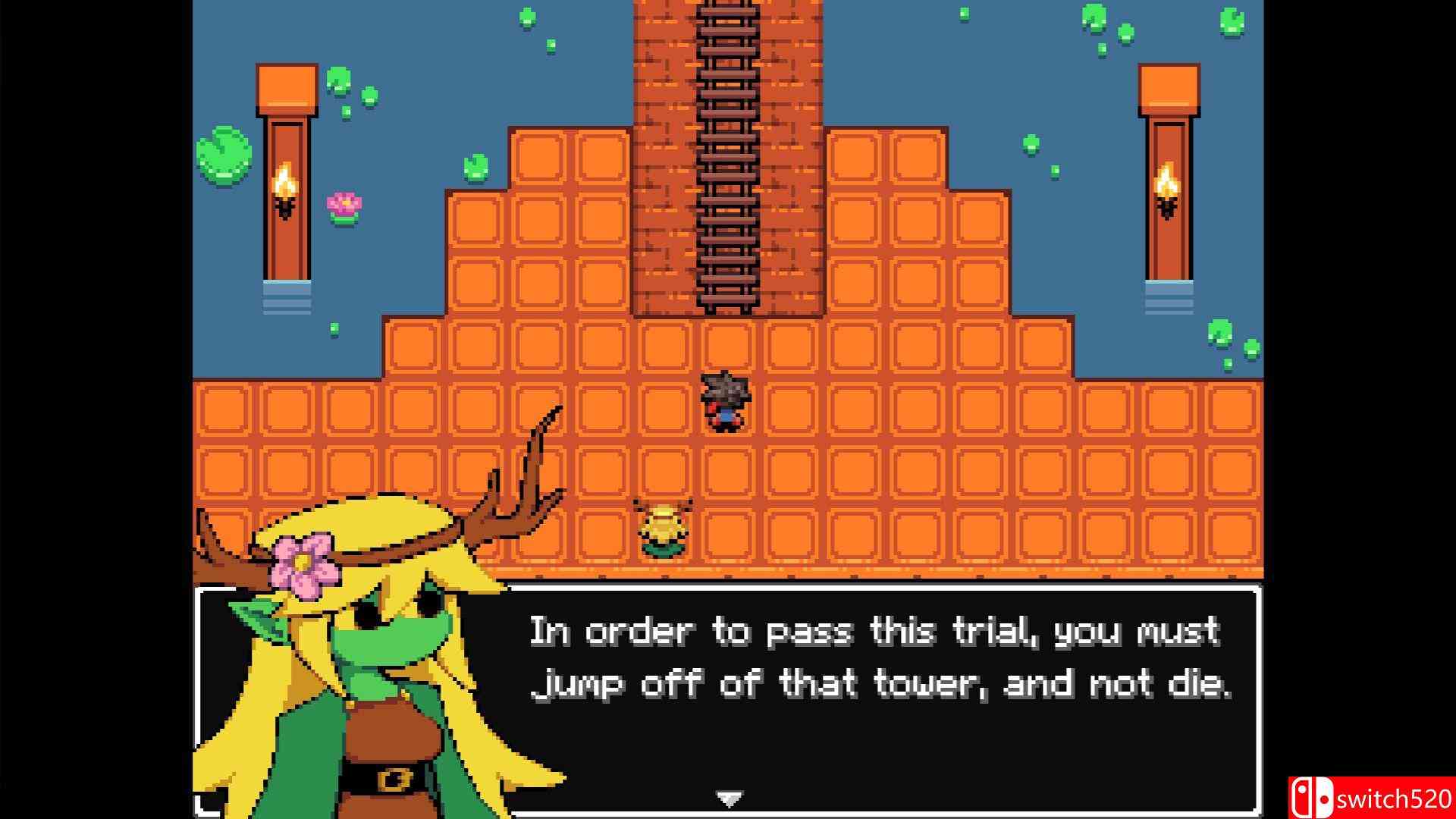Click the wooden ladder on the brick tower
1456x819 pixels.
(728, 159)
